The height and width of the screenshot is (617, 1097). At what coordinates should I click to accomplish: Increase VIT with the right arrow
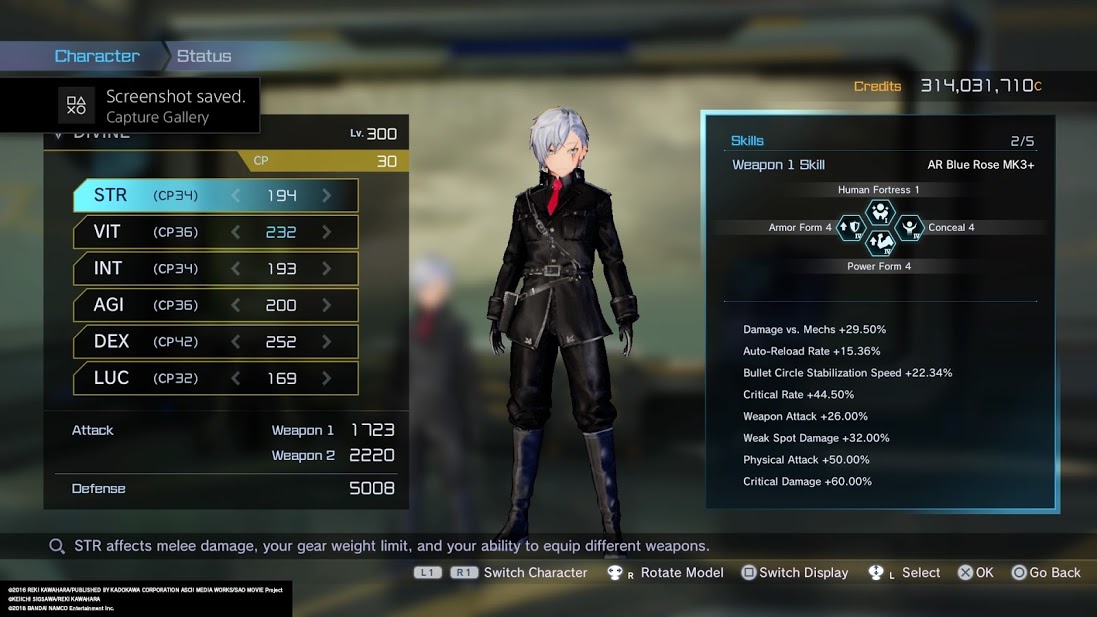click(x=327, y=232)
